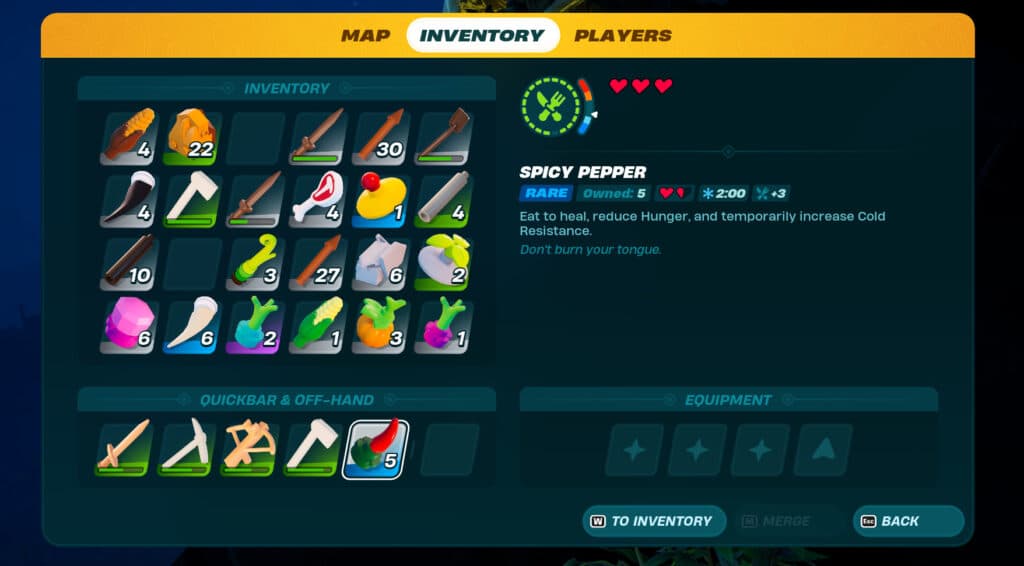The height and width of the screenshot is (566, 1024).
Task: Pick the yellow item with red ball
Action: coord(380,200)
